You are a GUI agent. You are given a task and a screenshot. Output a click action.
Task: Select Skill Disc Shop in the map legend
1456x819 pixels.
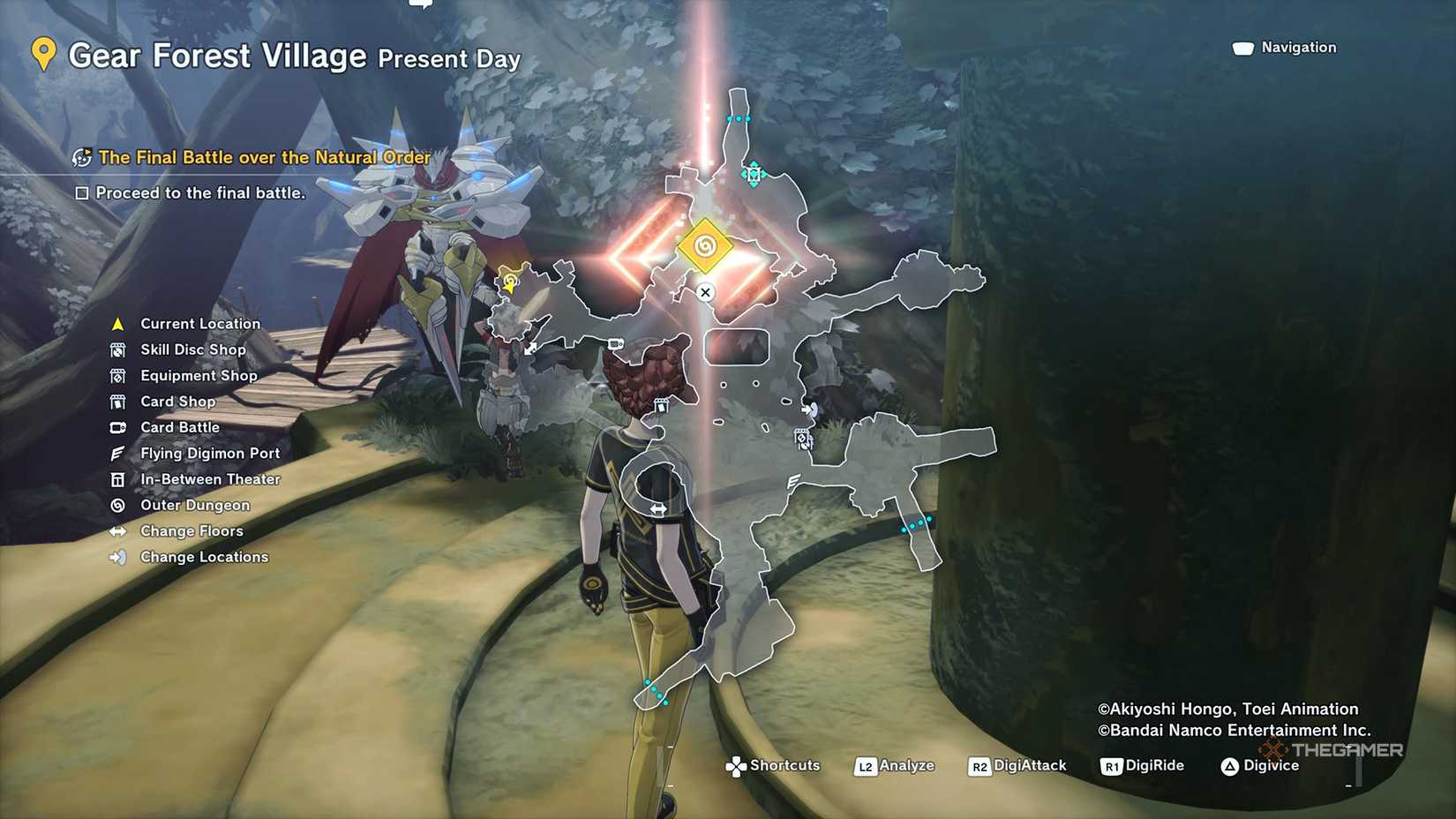(x=192, y=349)
